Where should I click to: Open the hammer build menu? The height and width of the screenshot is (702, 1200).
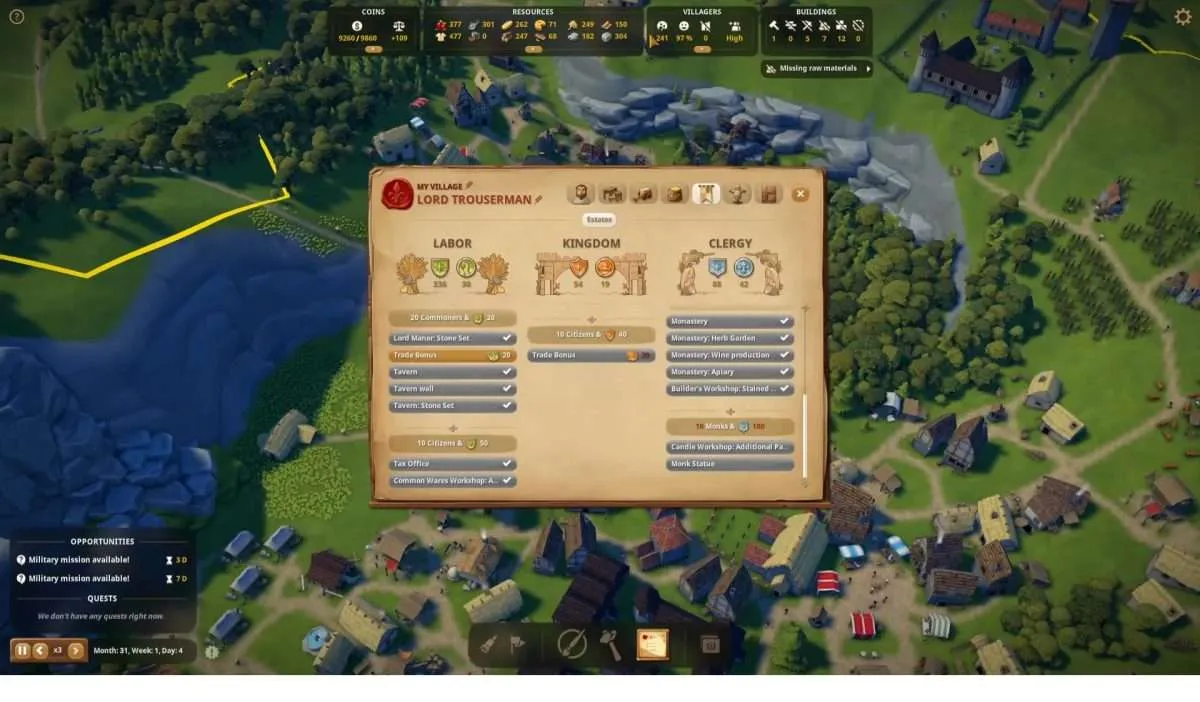click(x=610, y=645)
